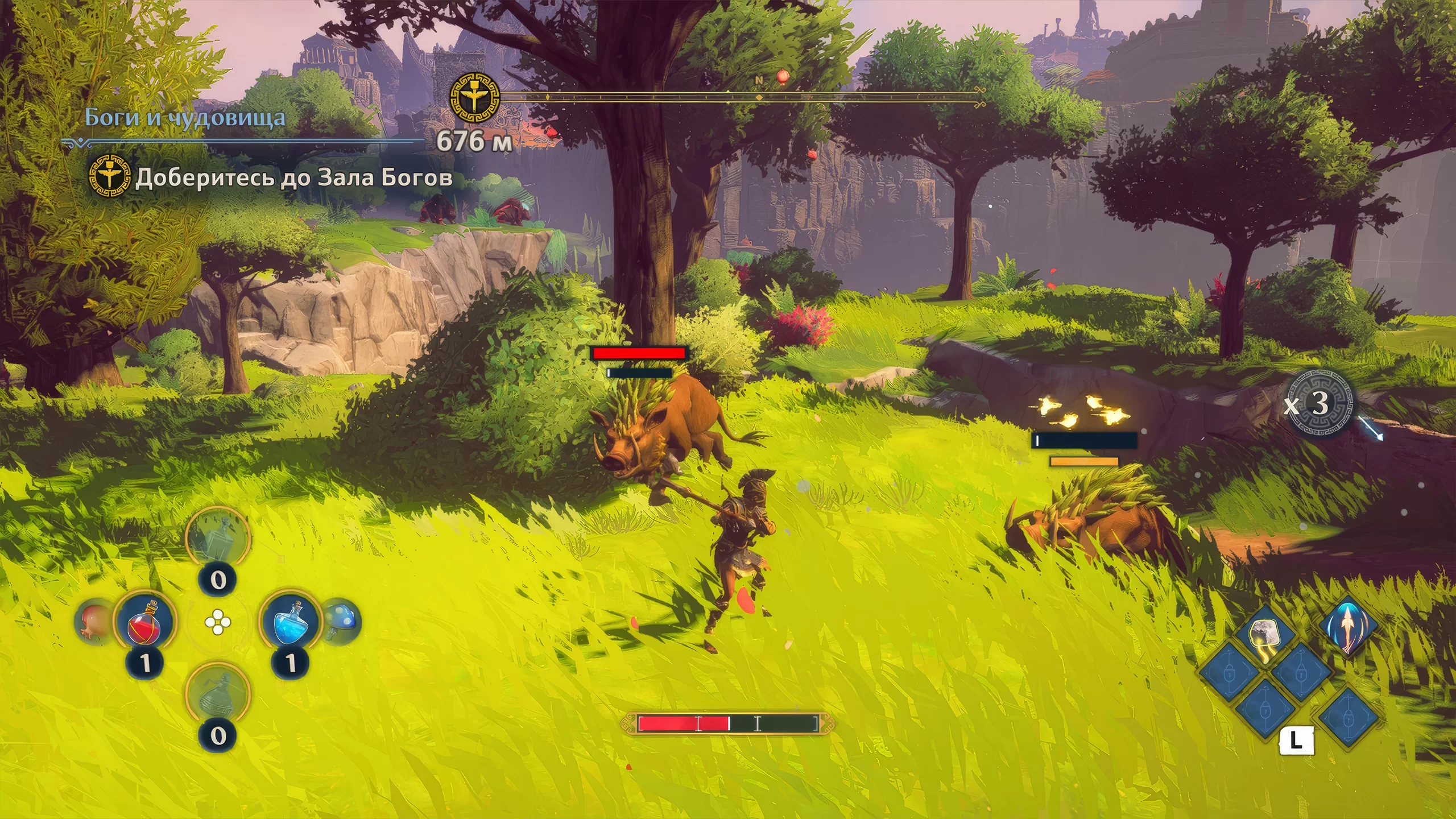Open the Боги и чудовища quest title

coord(185,118)
